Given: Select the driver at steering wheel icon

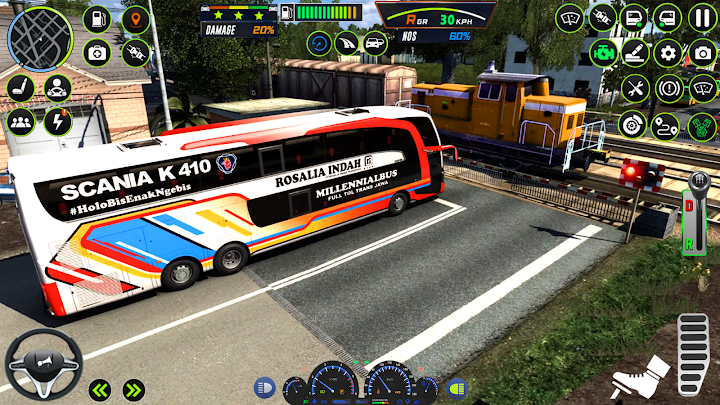Looking at the screenshot, I should [x=57, y=88].
